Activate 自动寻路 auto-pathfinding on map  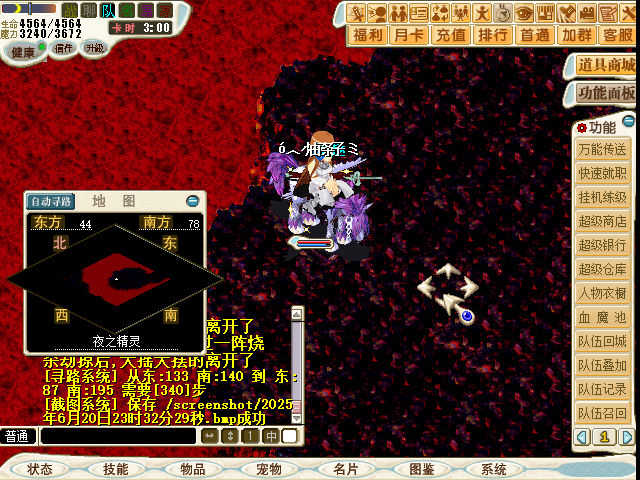[50, 201]
